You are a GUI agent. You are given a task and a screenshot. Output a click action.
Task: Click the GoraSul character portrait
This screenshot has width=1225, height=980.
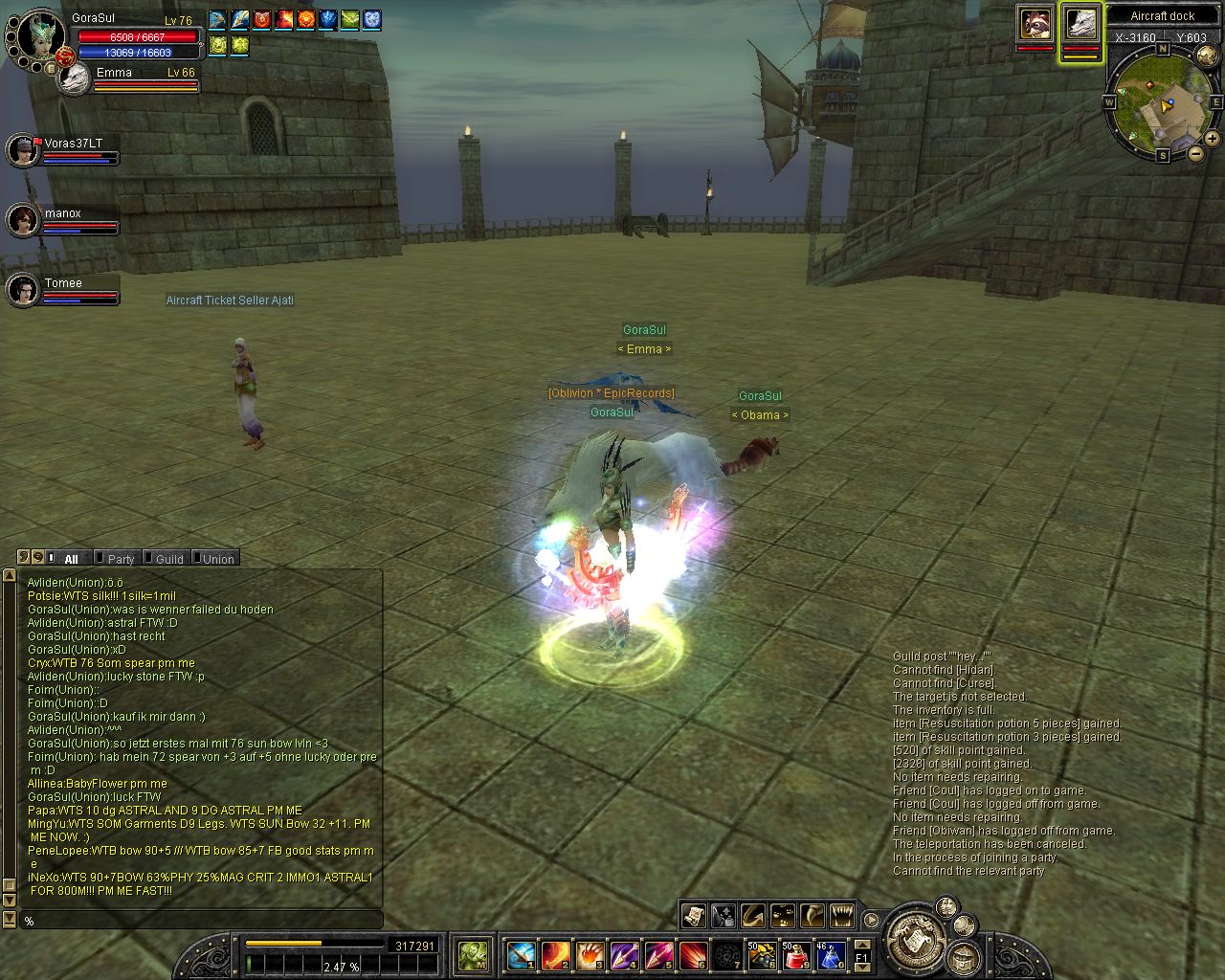[x=41, y=36]
